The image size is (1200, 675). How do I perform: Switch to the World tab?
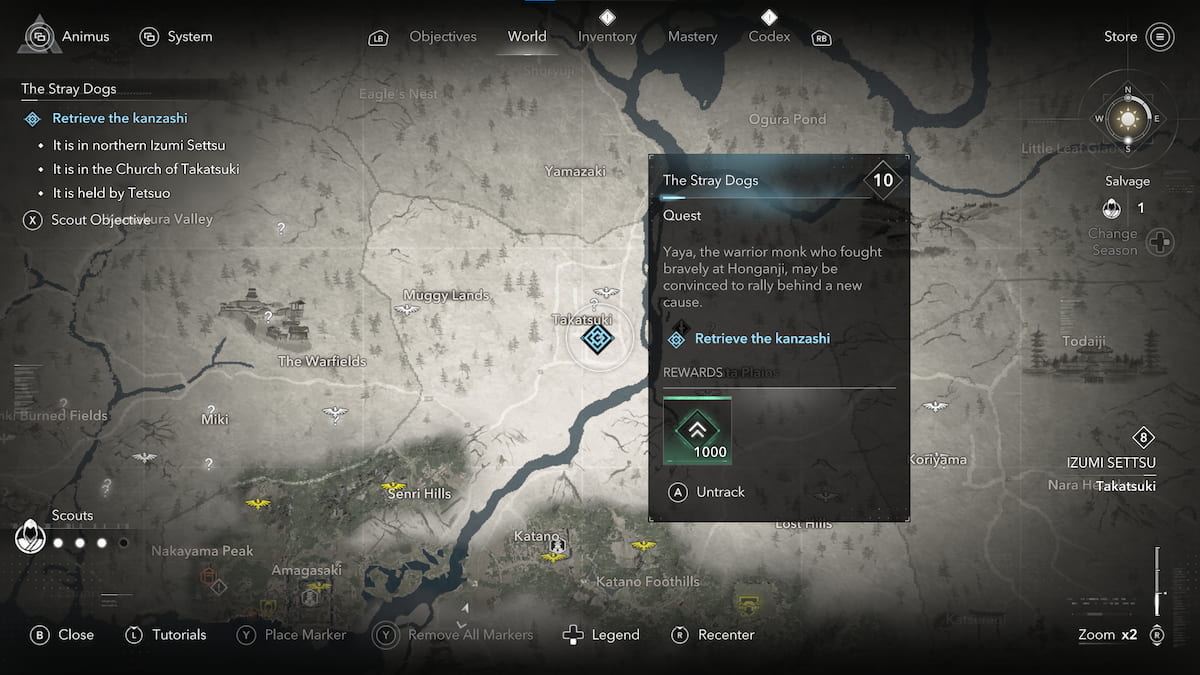pyautogui.click(x=527, y=37)
